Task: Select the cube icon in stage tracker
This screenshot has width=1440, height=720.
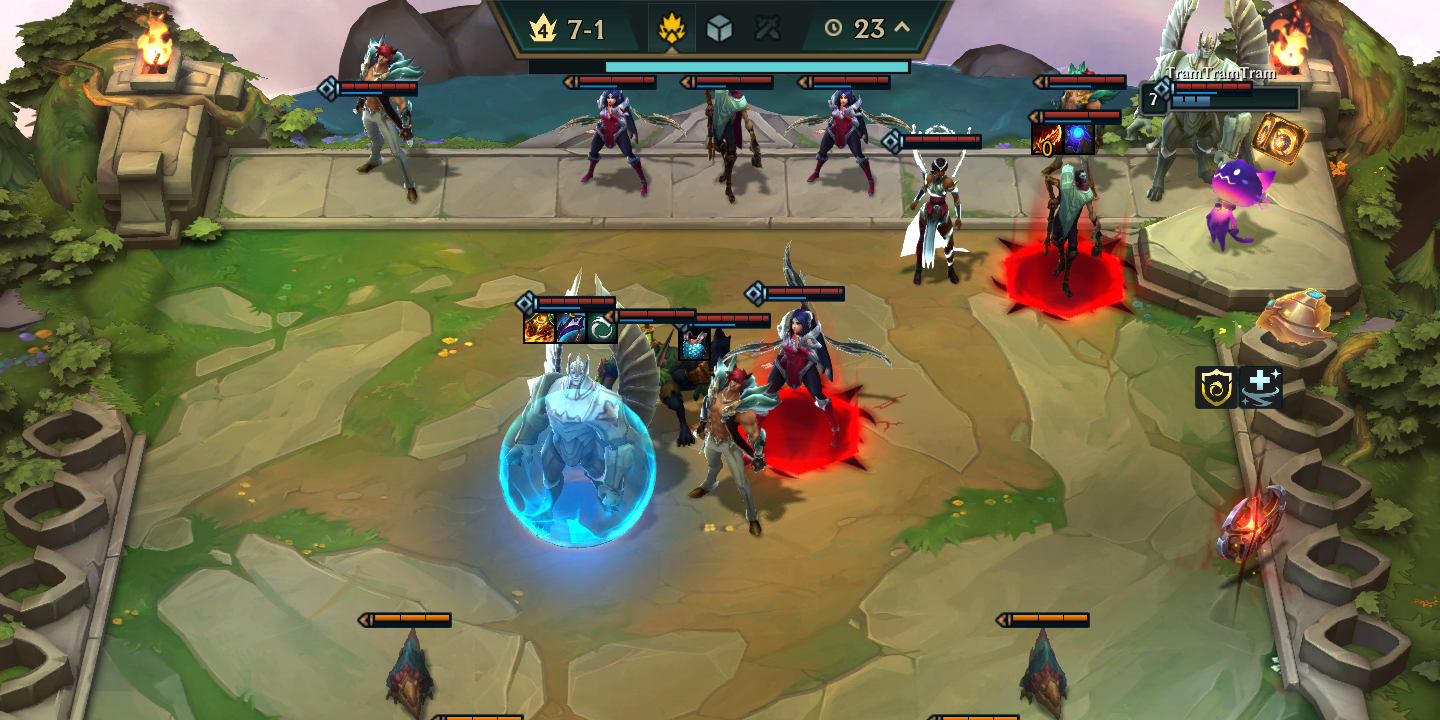Action: [x=719, y=29]
